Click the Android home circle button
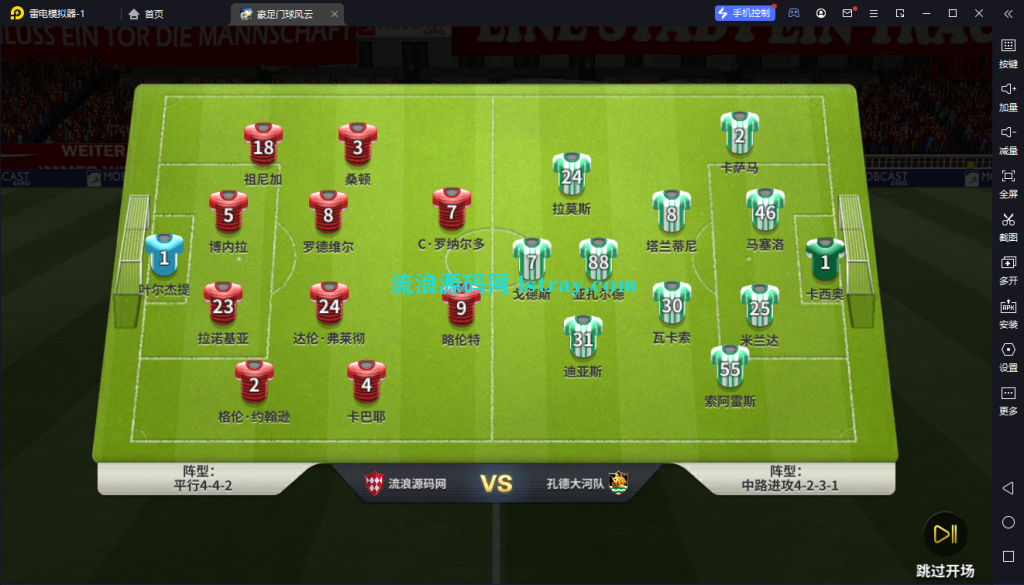 [x=1008, y=522]
